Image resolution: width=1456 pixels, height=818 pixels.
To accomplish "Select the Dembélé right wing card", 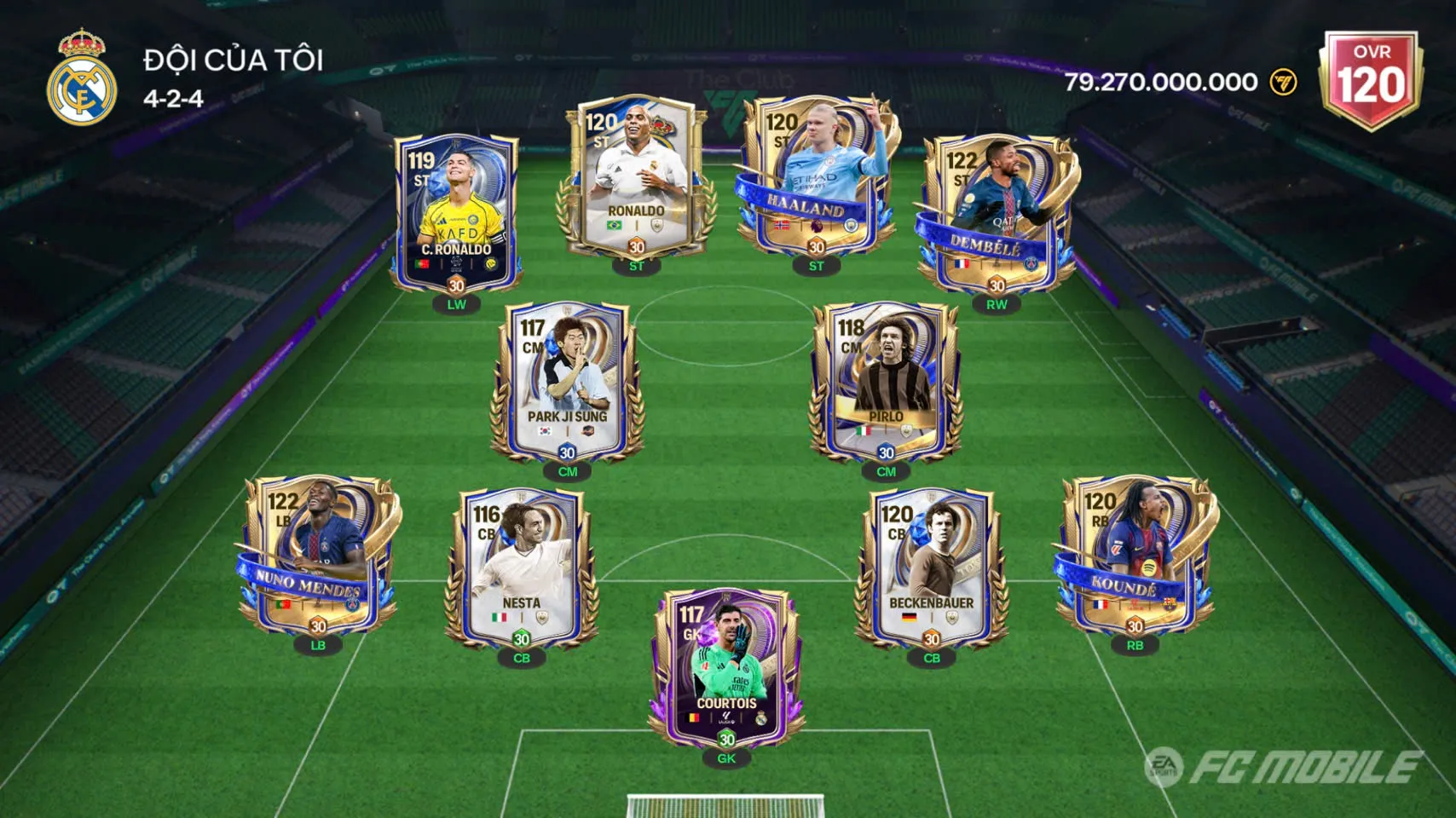I will [996, 213].
